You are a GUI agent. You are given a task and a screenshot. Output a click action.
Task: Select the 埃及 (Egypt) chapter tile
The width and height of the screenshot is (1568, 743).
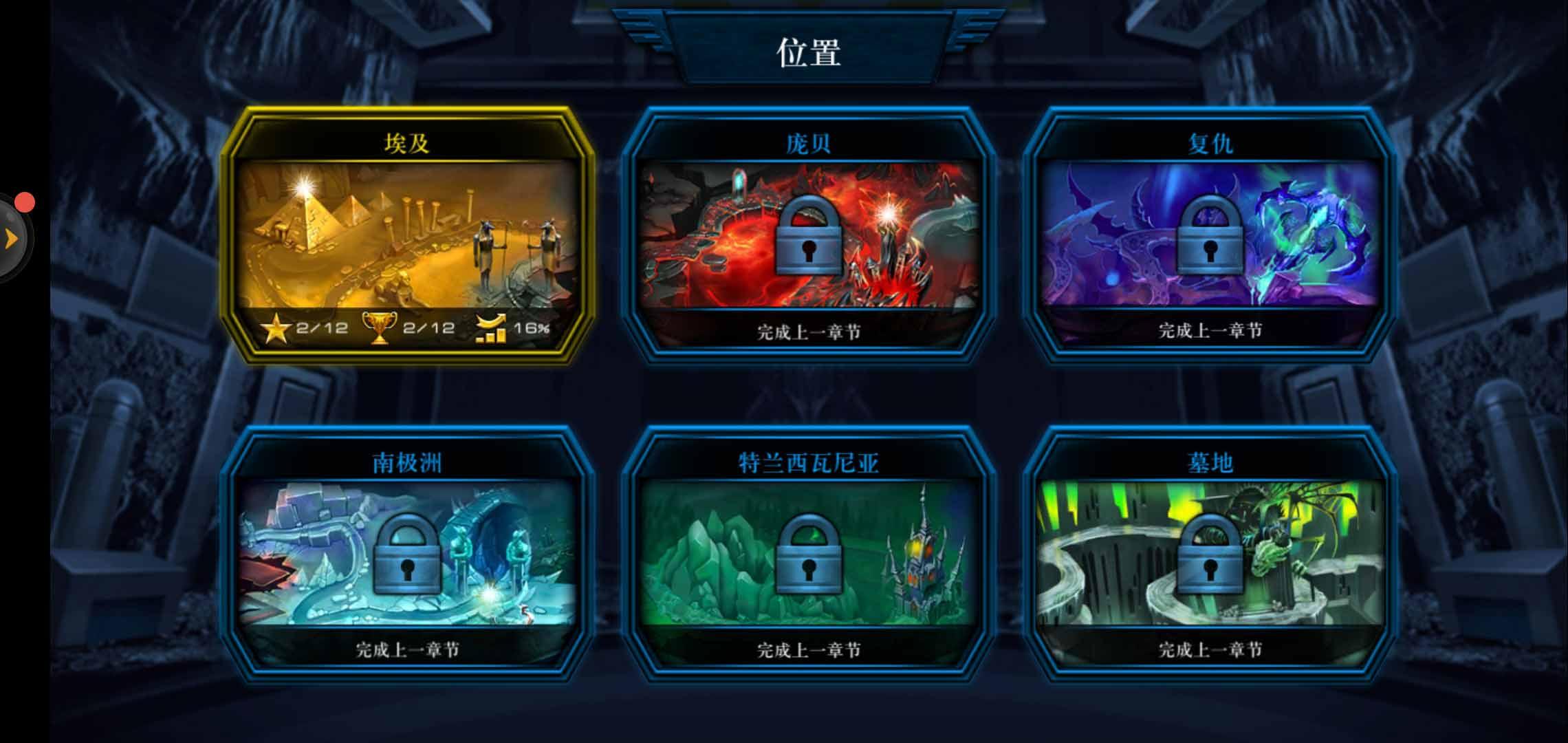click(406, 235)
